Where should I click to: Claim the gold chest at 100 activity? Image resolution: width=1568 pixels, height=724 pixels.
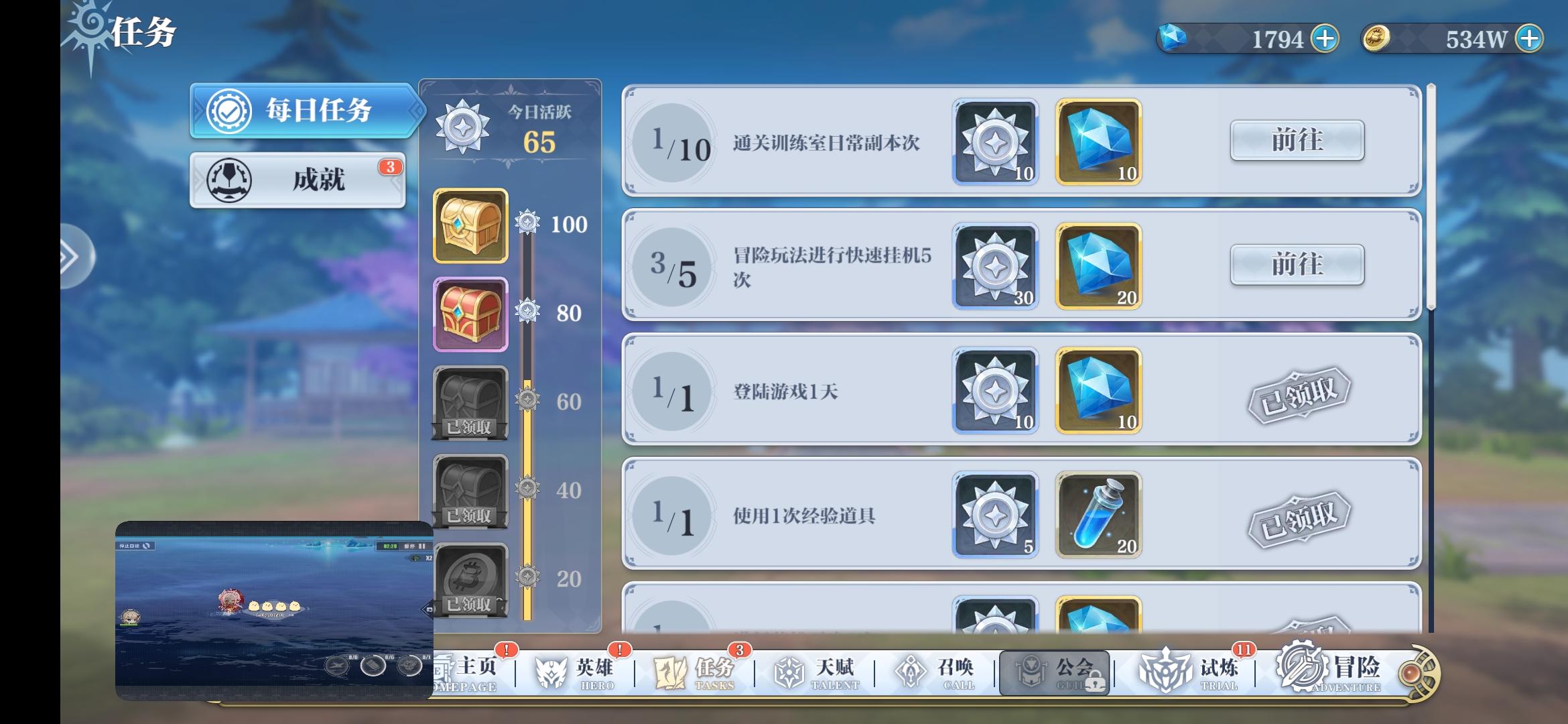coord(470,225)
